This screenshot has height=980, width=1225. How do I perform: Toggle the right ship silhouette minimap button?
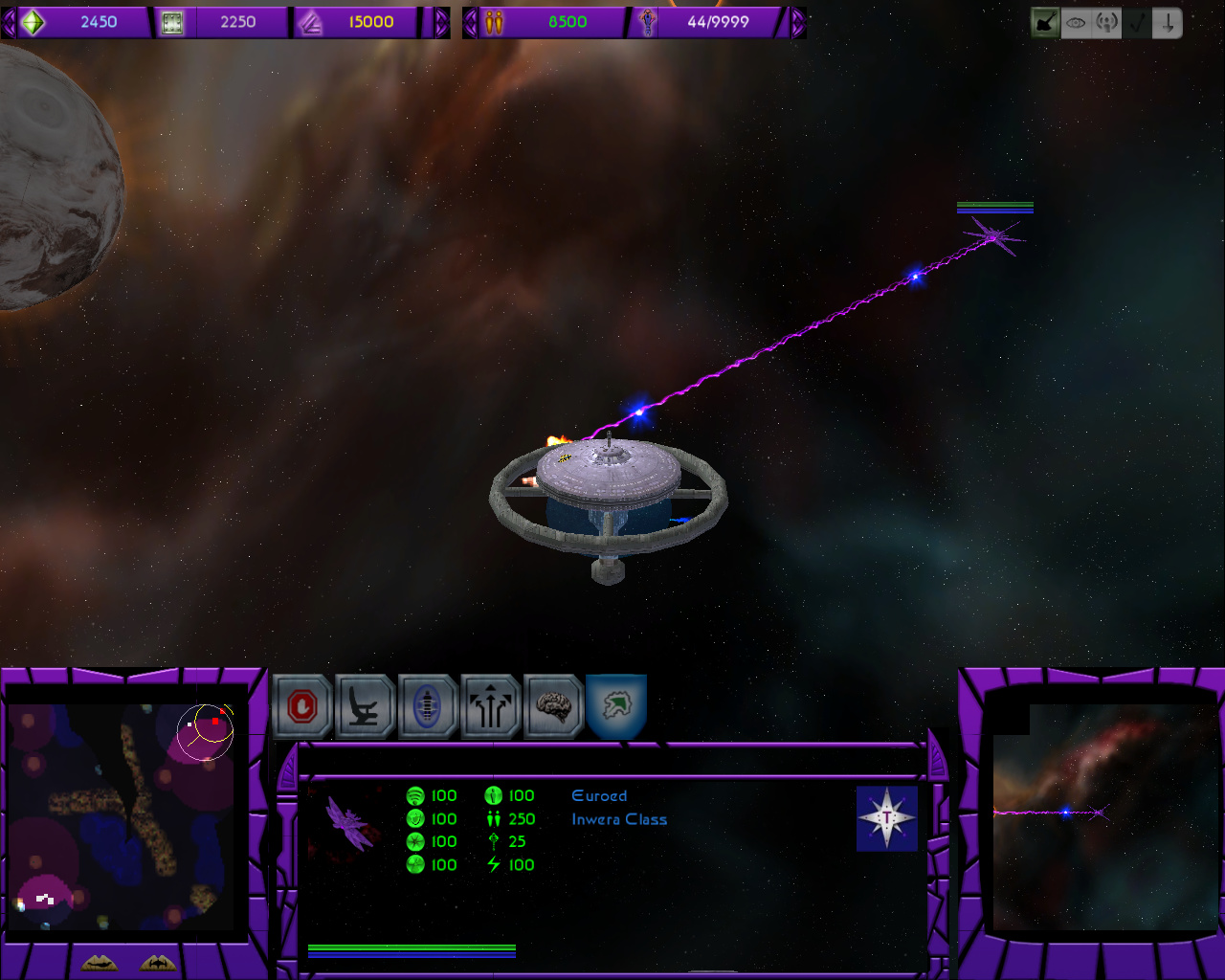point(159,963)
